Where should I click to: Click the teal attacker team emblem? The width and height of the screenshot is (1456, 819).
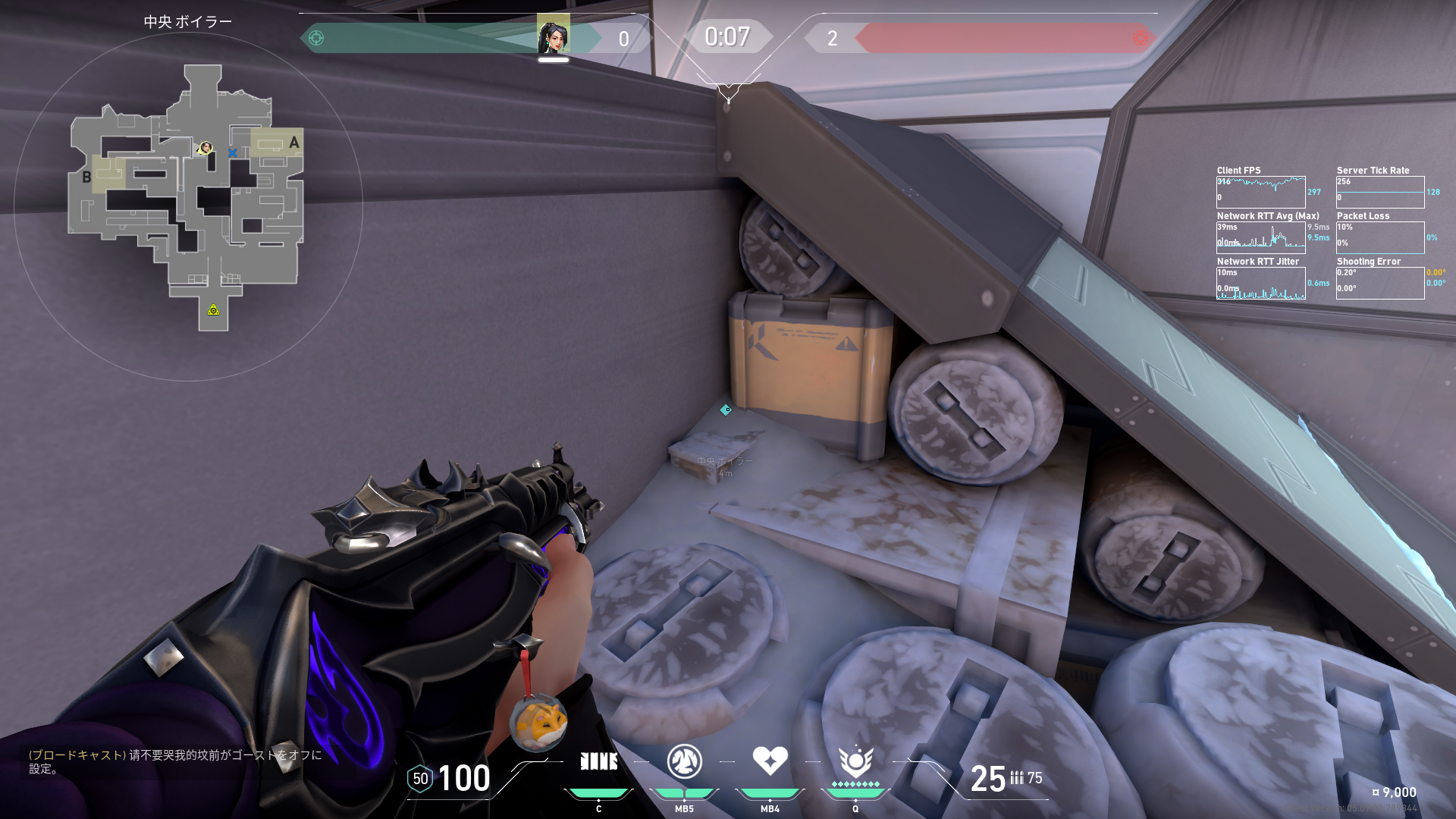point(316,38)
